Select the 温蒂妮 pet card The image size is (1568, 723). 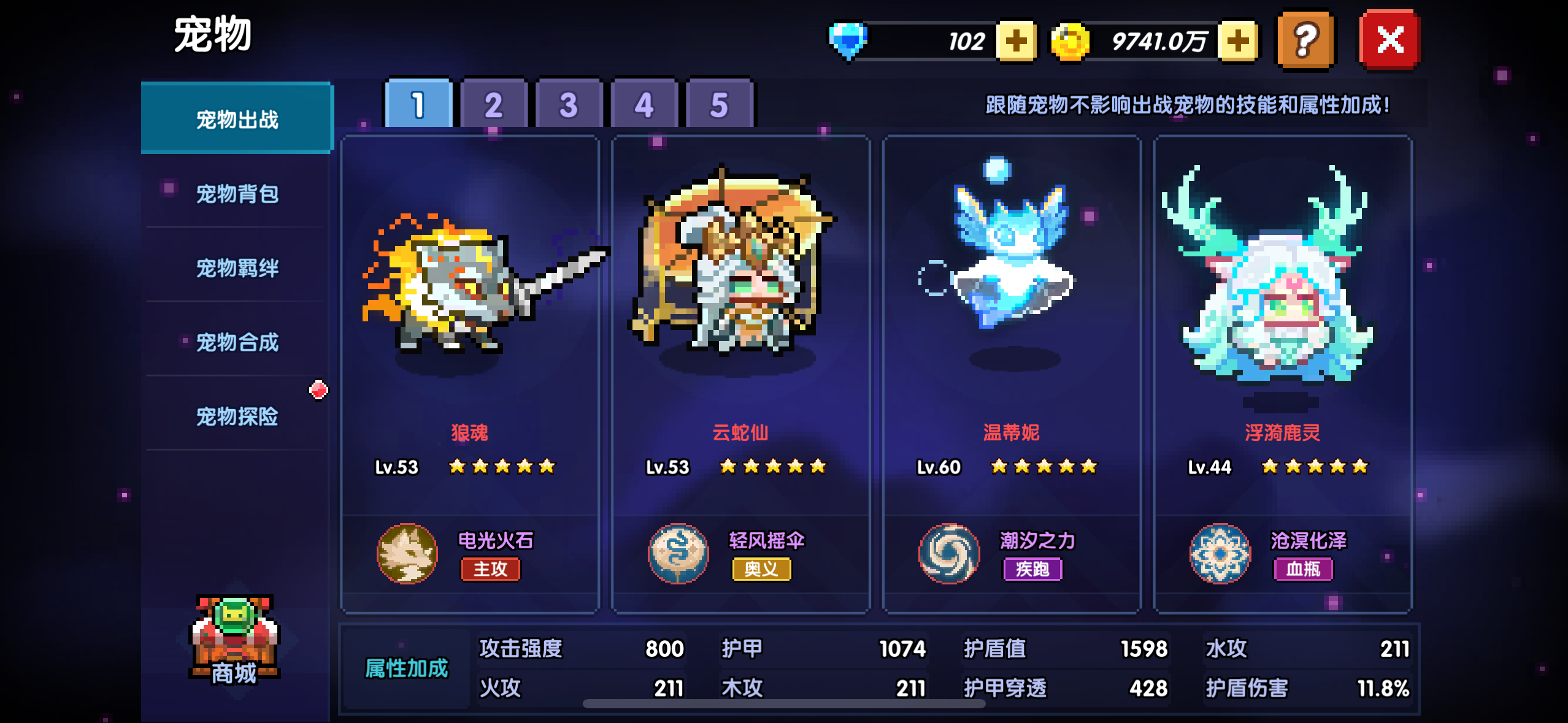[1012, 337]
